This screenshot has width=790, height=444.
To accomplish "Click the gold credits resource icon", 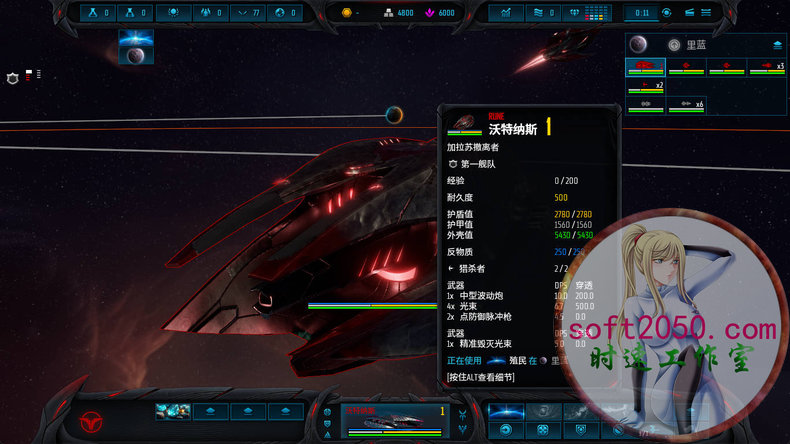I will click(x=347, y=13).
